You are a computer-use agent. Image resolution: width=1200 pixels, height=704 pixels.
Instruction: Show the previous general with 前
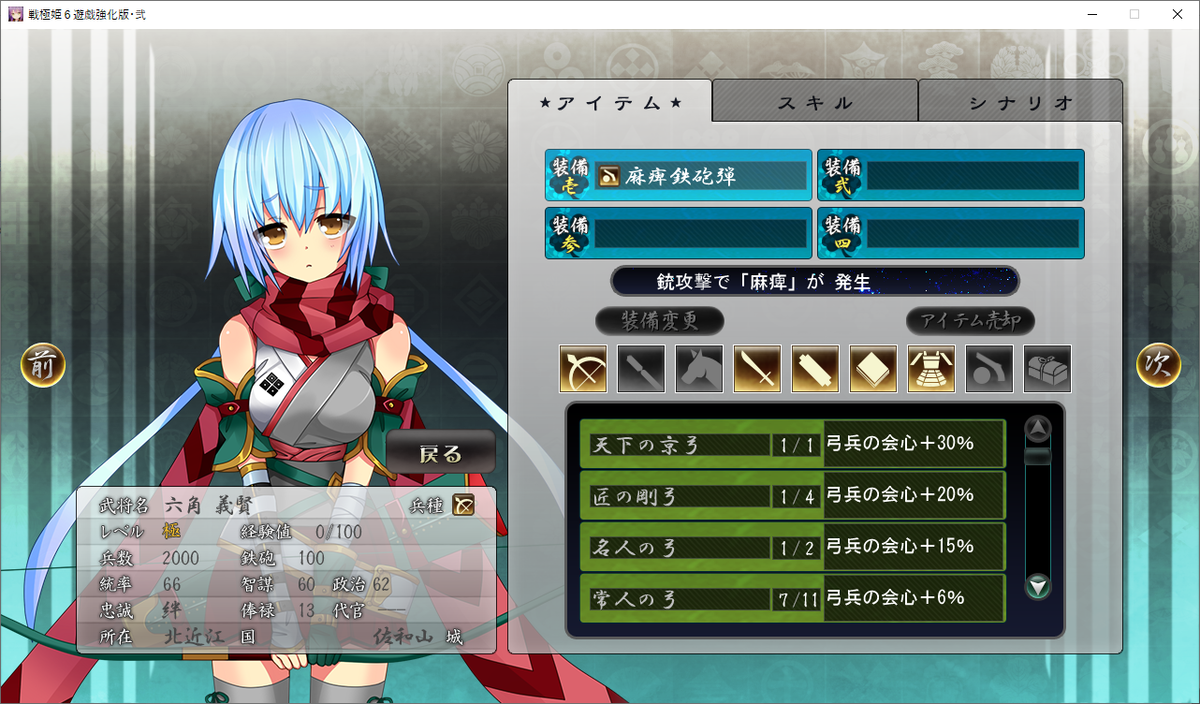(x=43, y=365)
